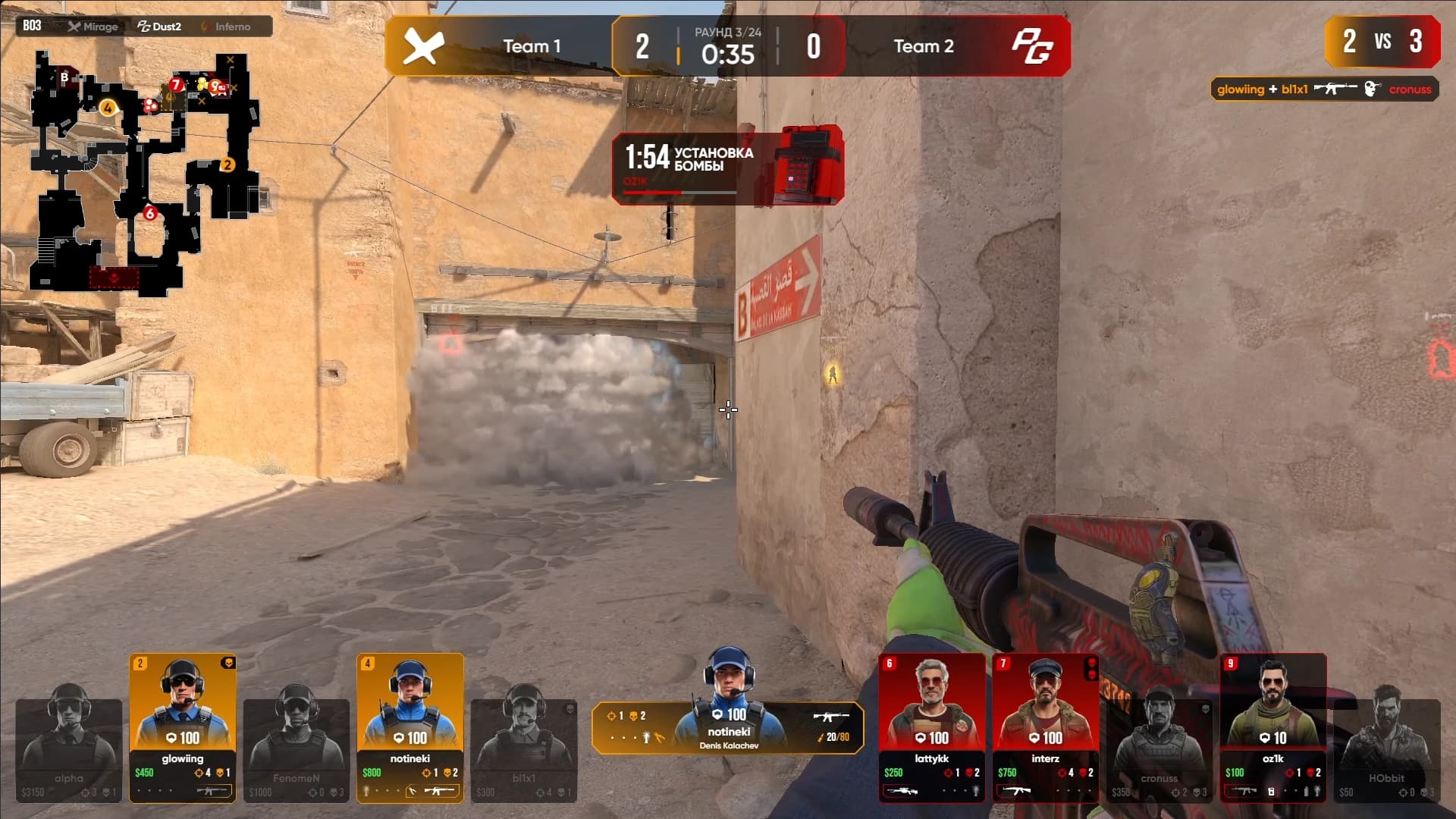
Task: Click the 2 vs 3 players-alive counter
Action: pyautogui.click(x=1382, y=42)
